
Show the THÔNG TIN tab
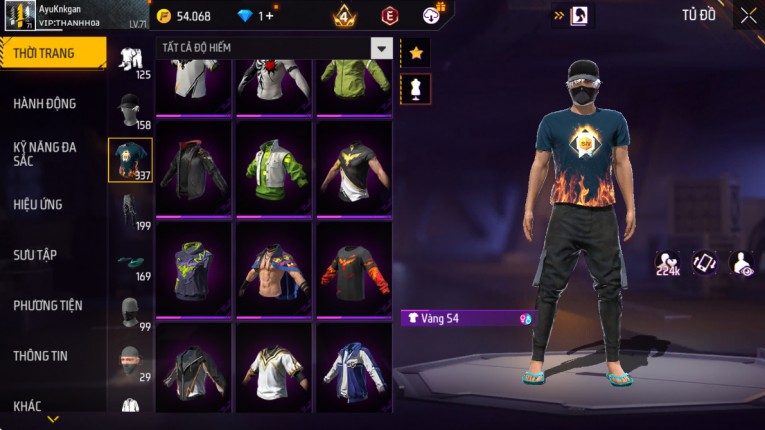click(40, 355)
